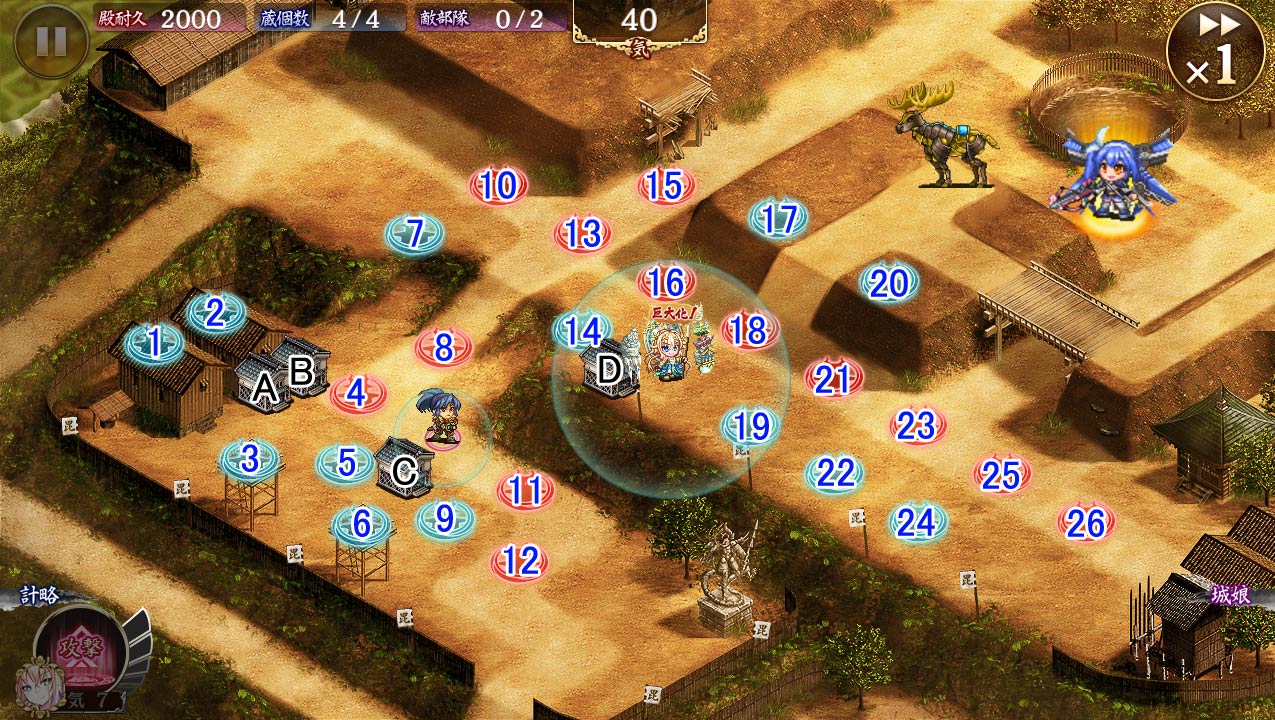Screen dimensions: 1275x720
Task: Choose red deployment tile 25
Action: pos(1001,475)
